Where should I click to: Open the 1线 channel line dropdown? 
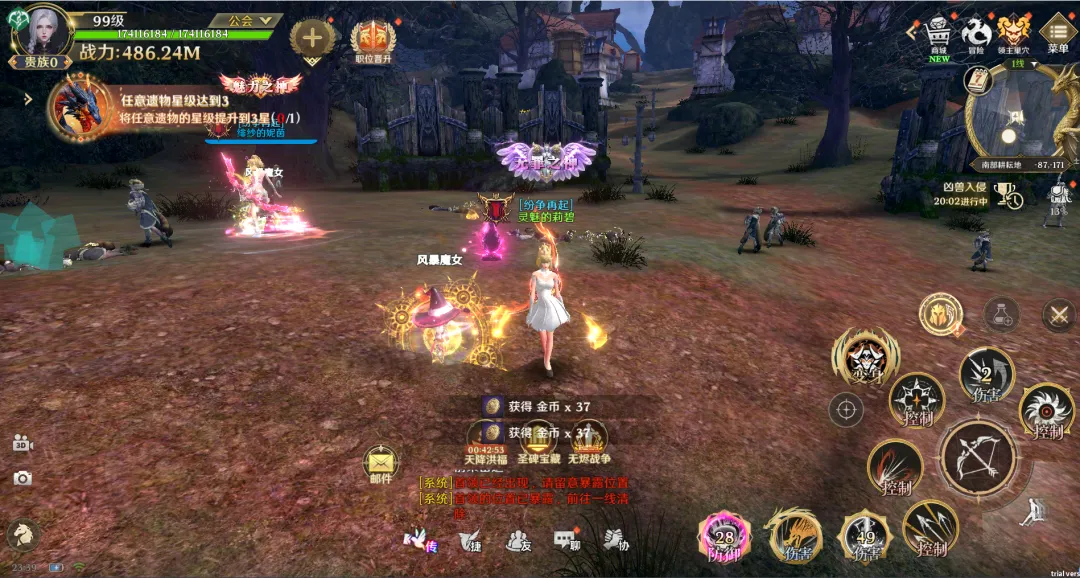(1022, 64)
